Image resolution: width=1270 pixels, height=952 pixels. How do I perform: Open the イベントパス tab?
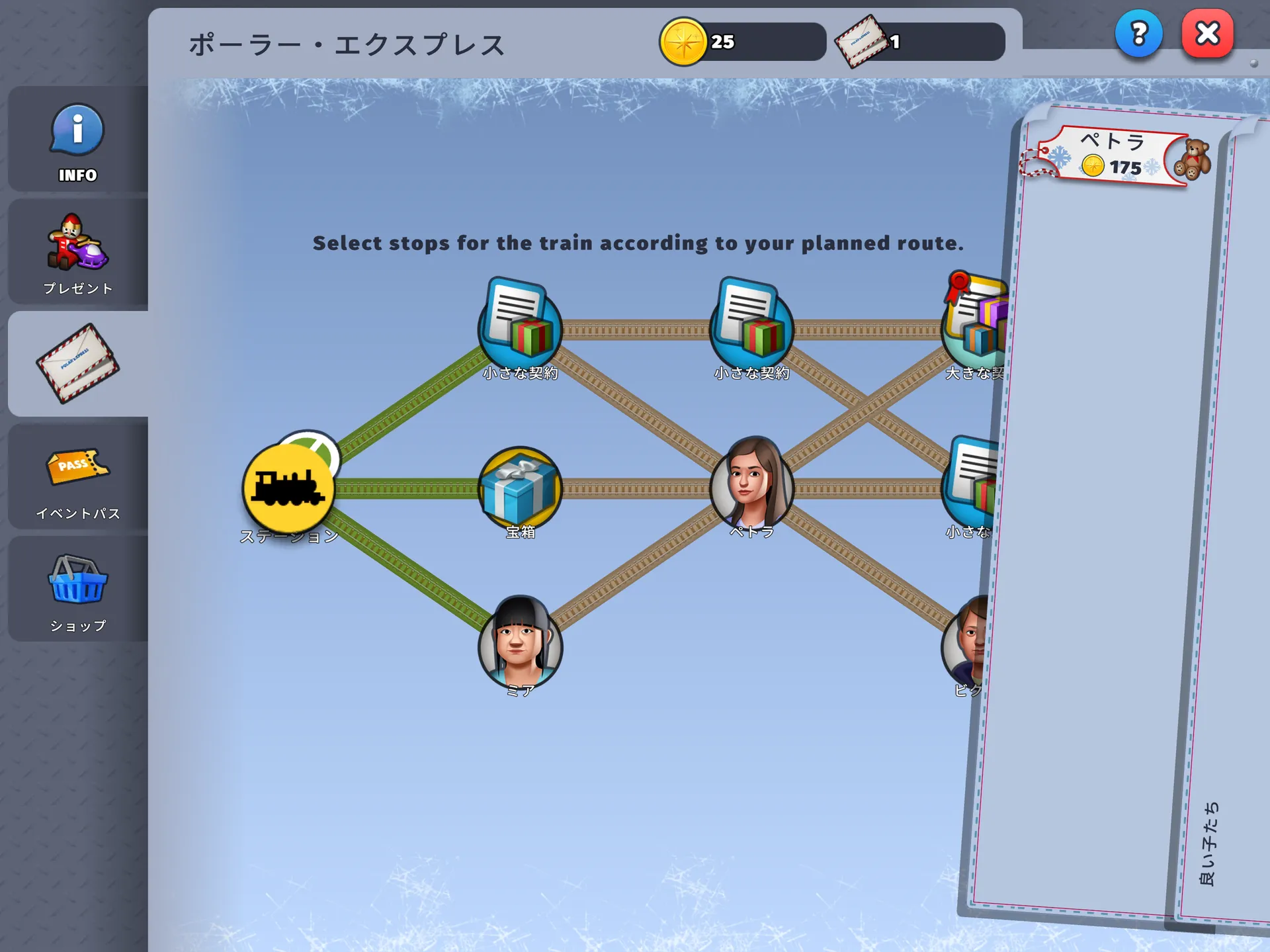[77, 476]
